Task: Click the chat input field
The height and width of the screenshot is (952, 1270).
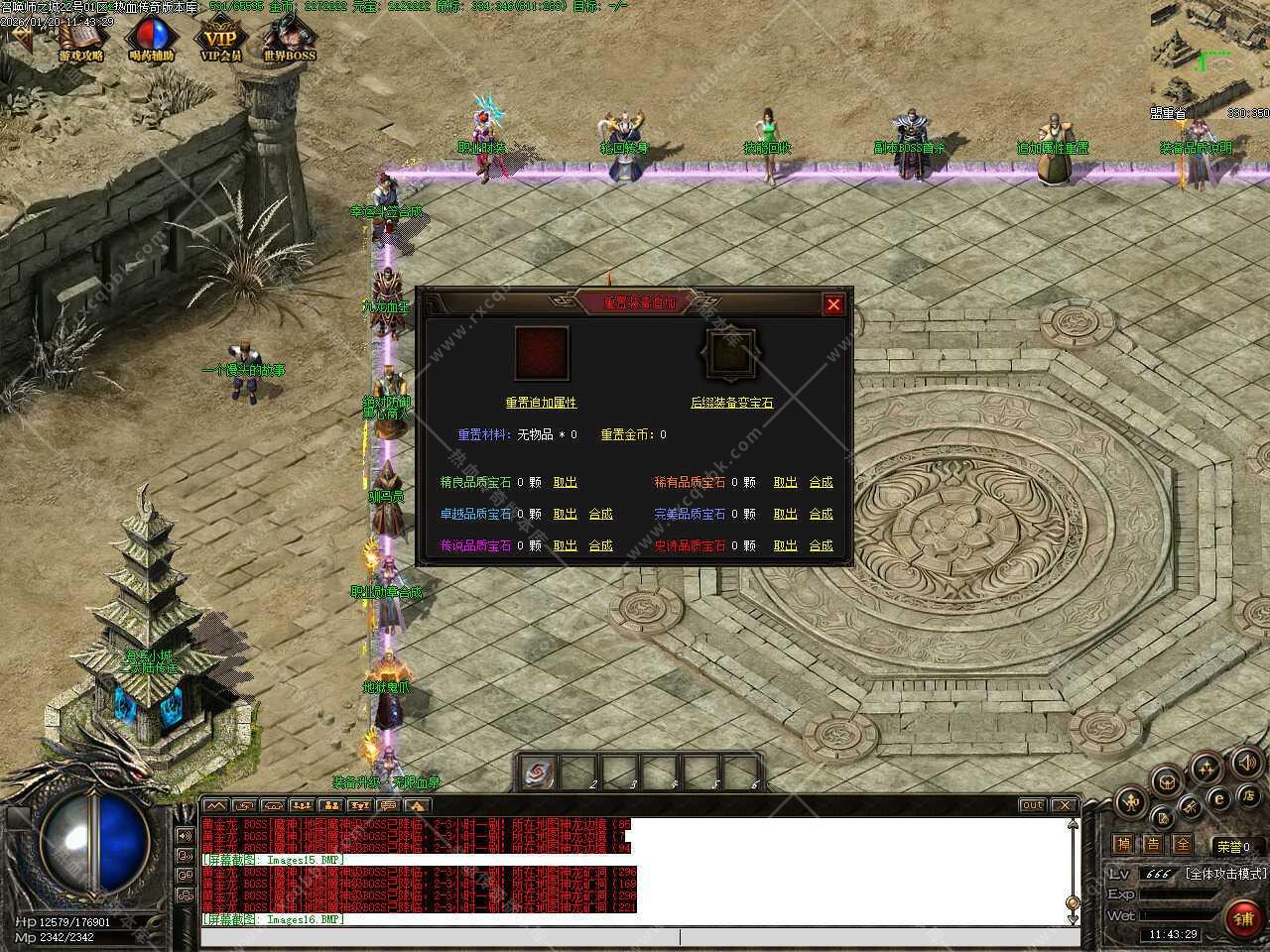Action: click(635, 936)
